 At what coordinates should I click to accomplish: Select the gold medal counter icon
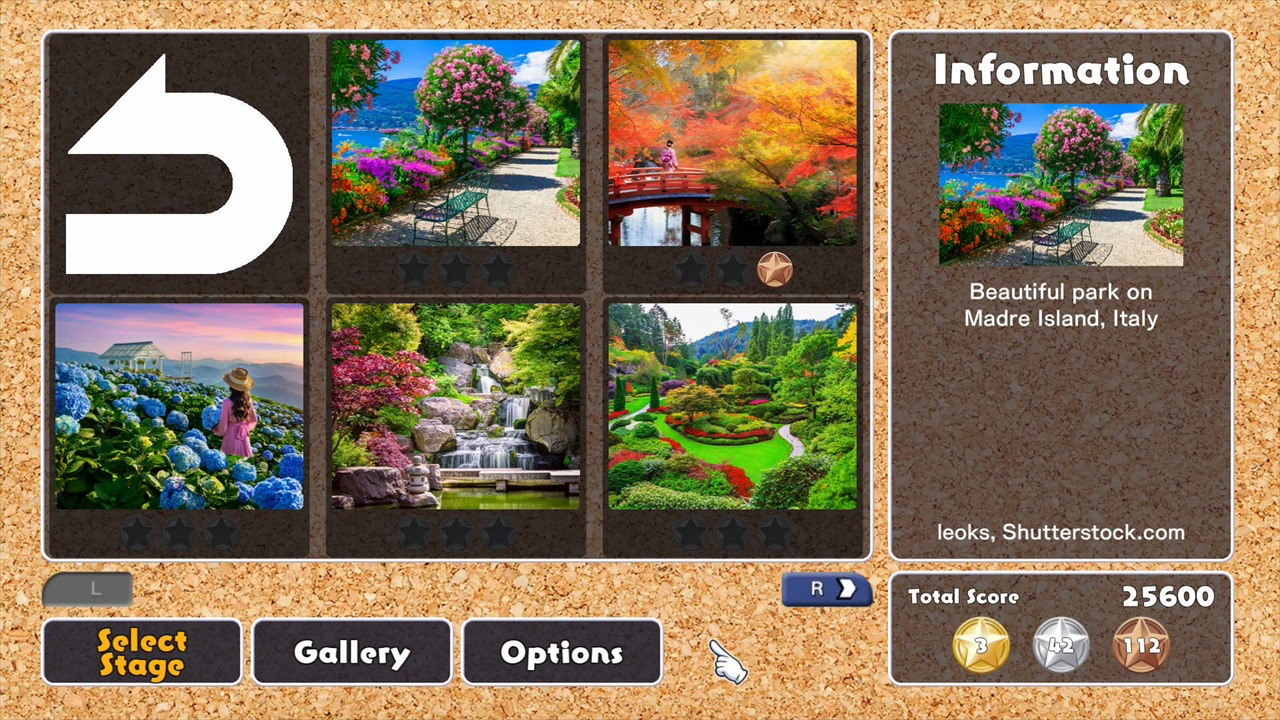tap(980, 645)
